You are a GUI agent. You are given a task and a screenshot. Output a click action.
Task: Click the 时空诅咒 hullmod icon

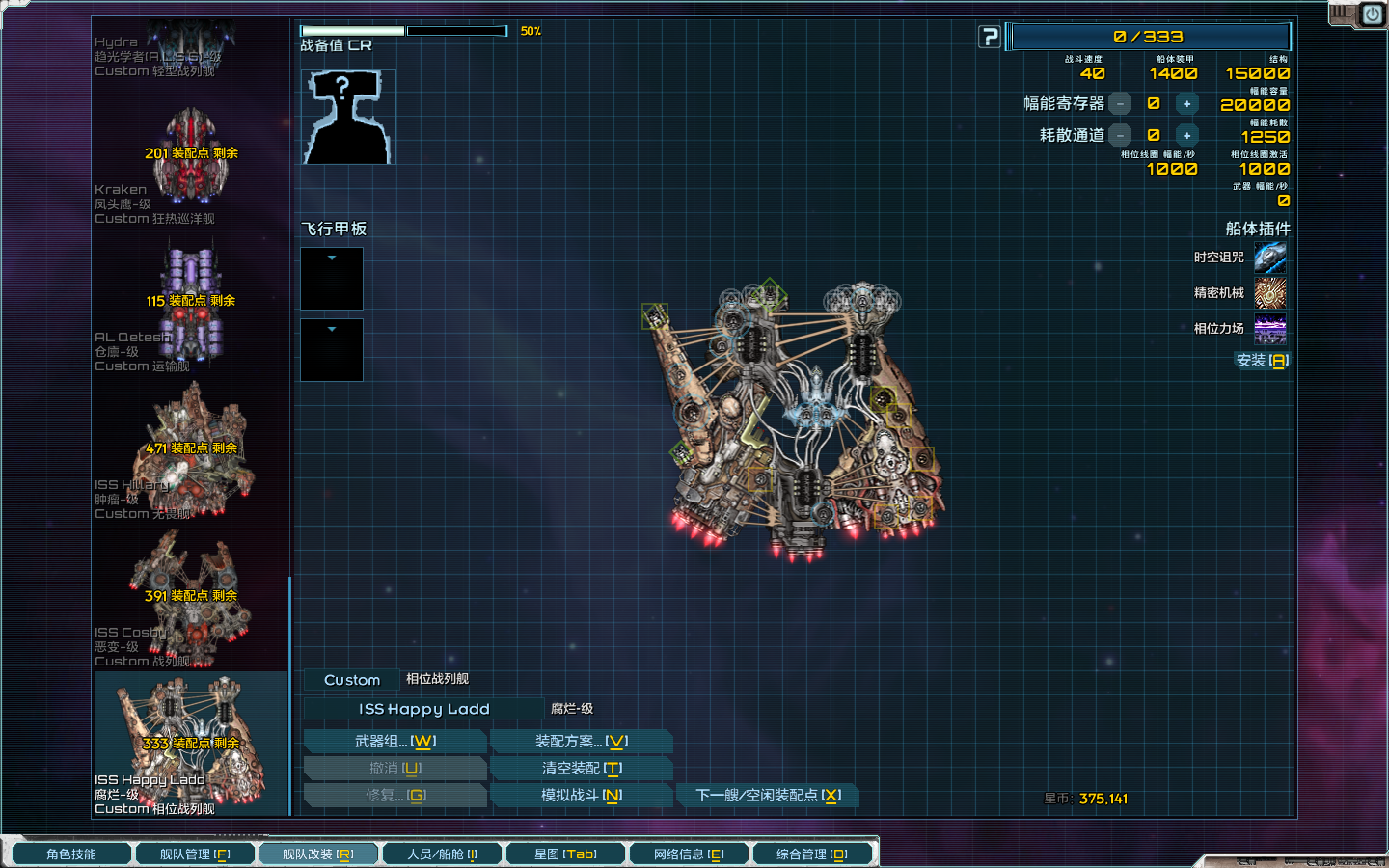tap(1270, 257)
